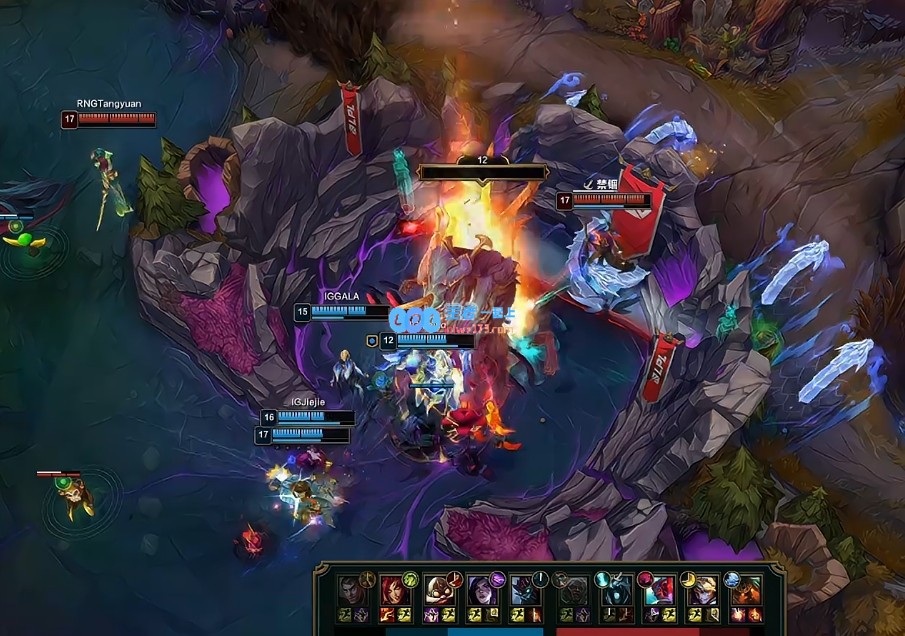The width and height of the screenshot is (905, 636).
Task: Click the purple round ultimate icon
Action: click(497, 578)
